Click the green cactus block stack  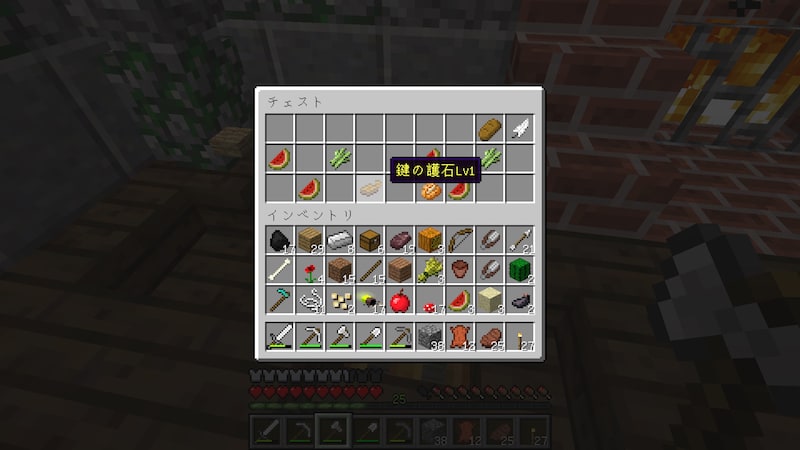tap(520, 270)
